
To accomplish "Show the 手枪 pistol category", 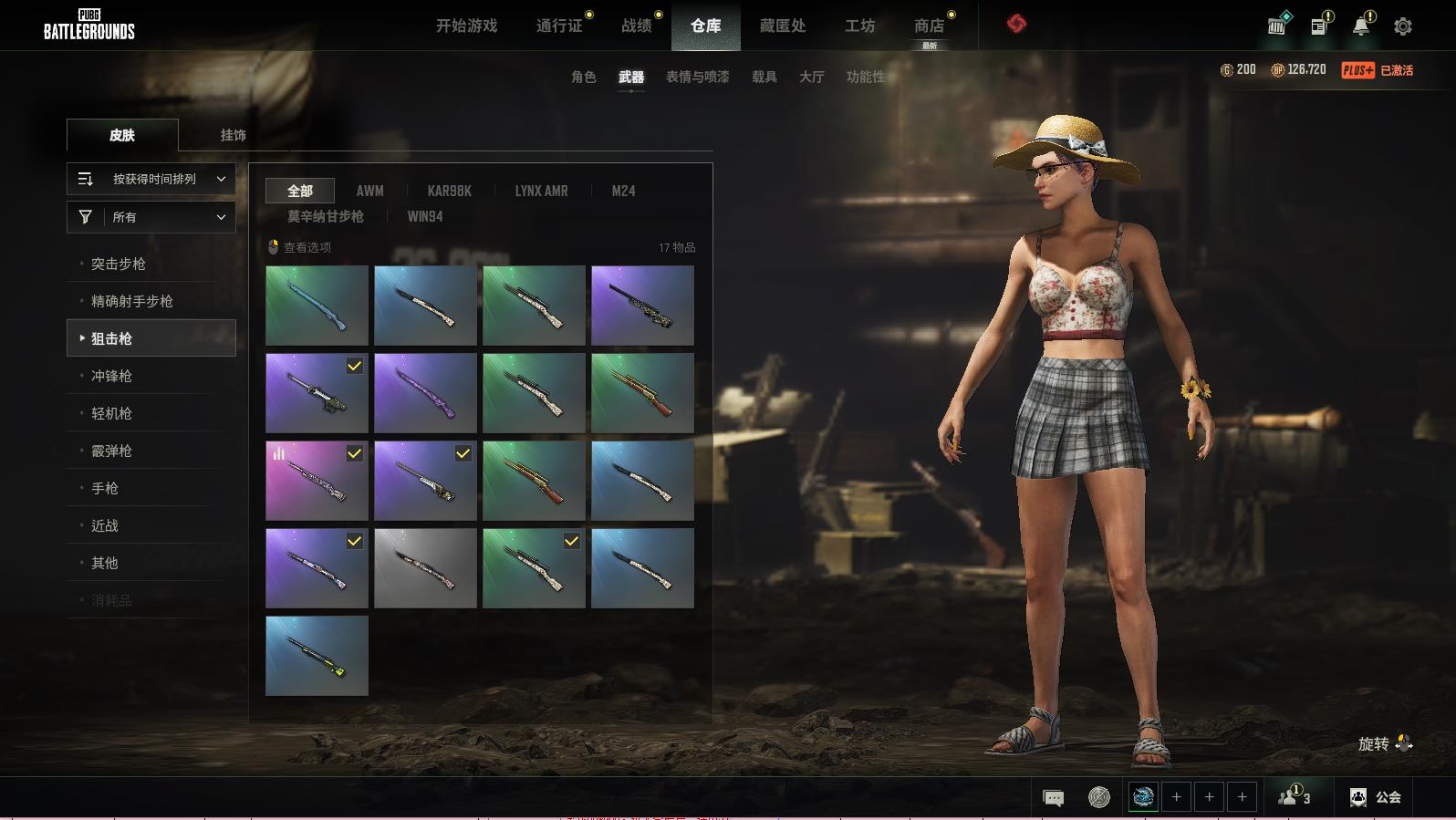I will pos(105,488).
